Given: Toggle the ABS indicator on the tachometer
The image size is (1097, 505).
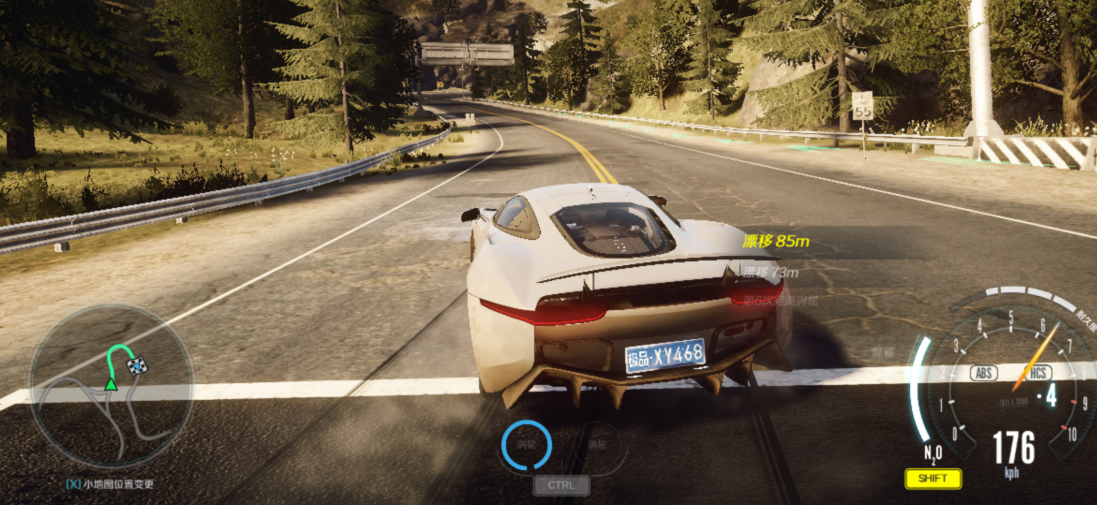Looking at the screenshot, I should (984, 374).
